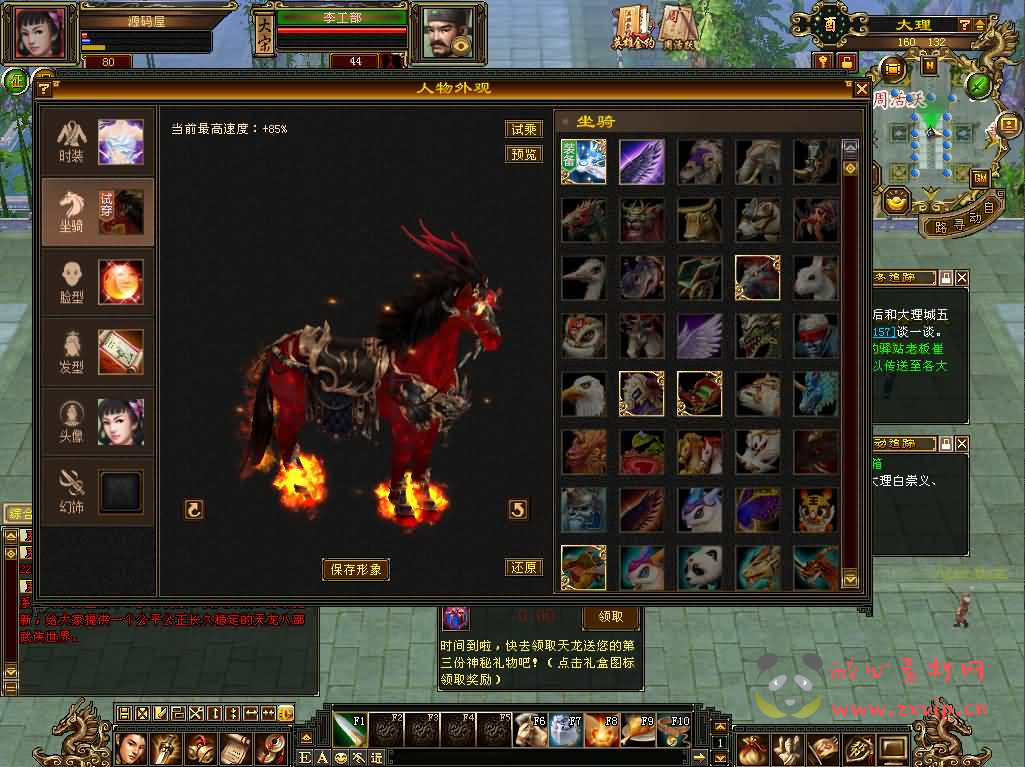Choose the panda mount icon

[x=700, y=567]
